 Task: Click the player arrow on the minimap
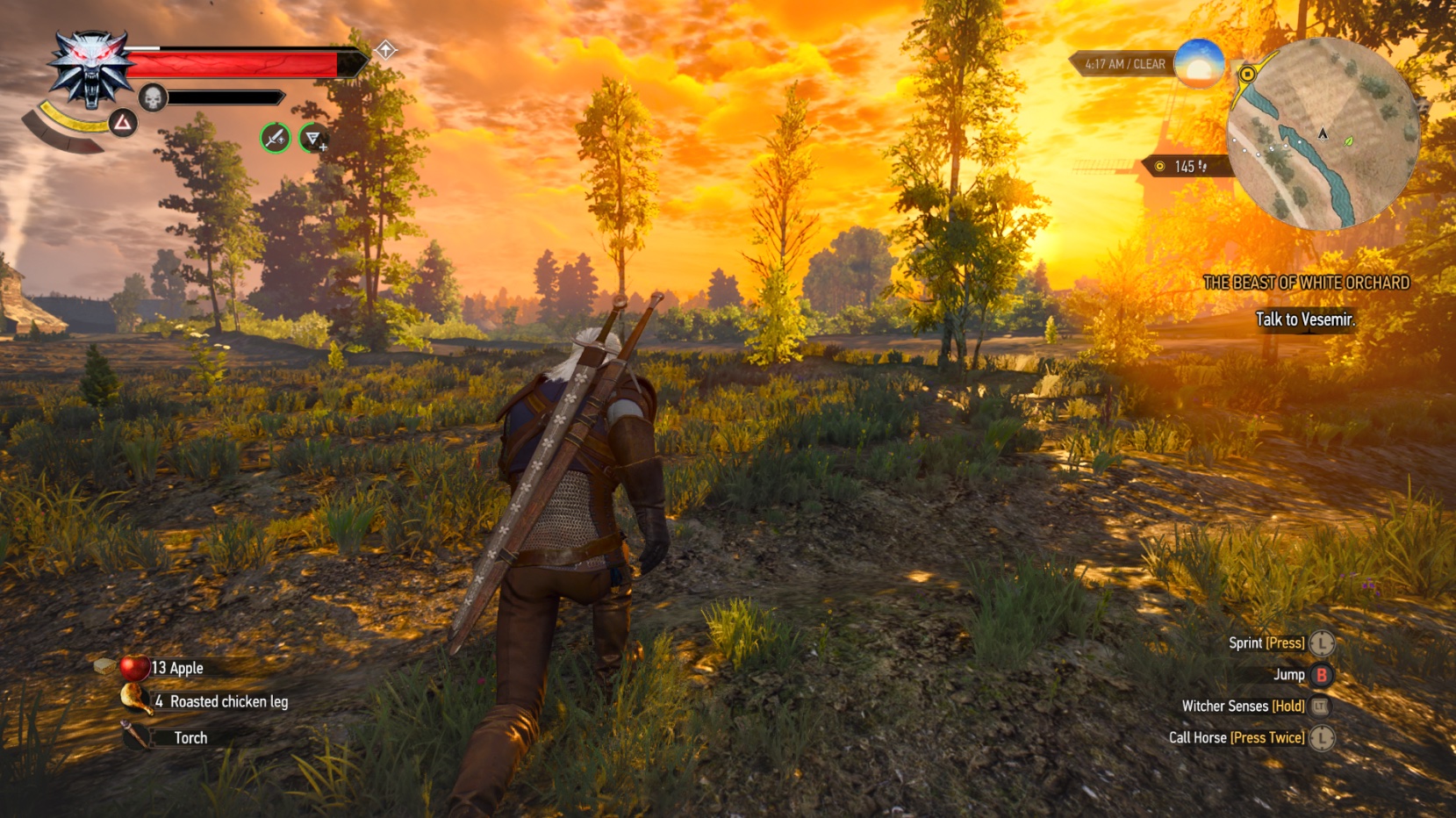[x=1323, y=134]
